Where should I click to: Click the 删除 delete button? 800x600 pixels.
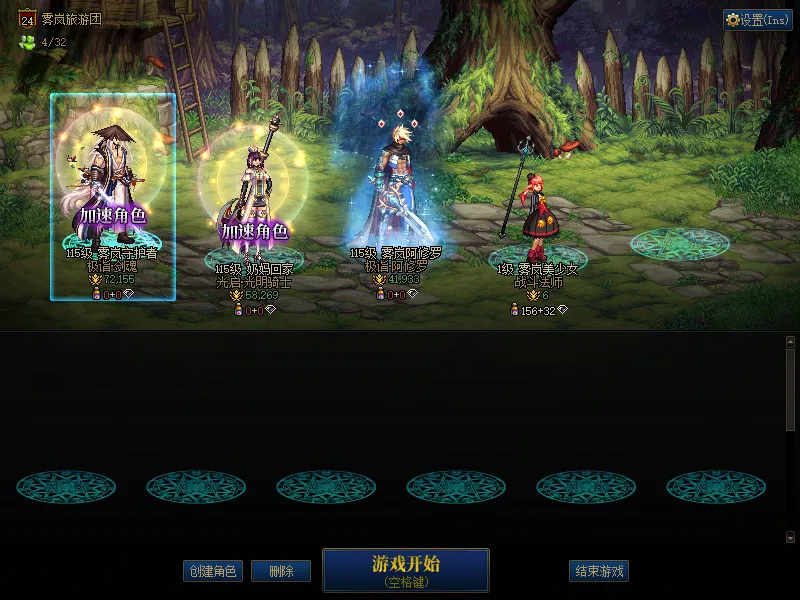pyautogui.click(x=281, y=571)
